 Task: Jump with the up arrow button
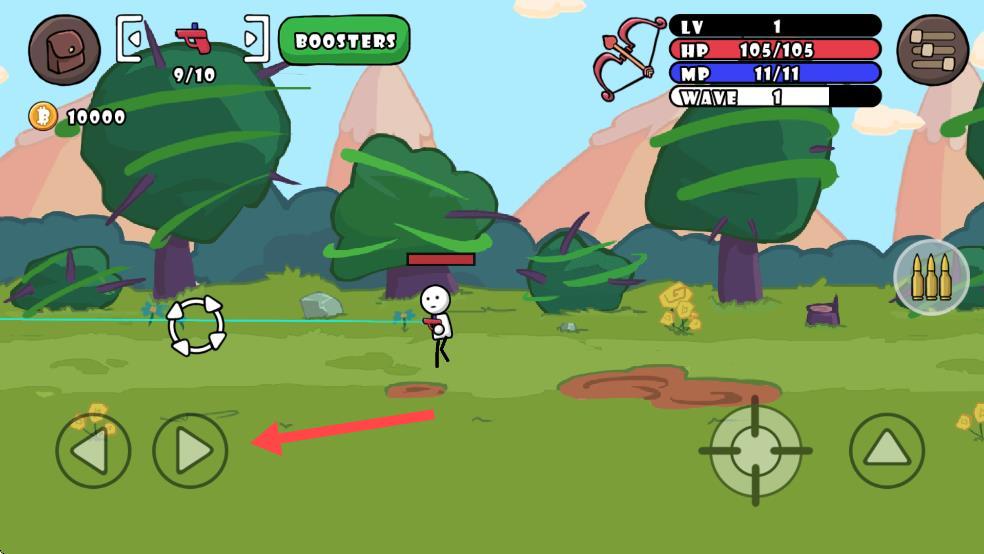[x=887, y=451]
